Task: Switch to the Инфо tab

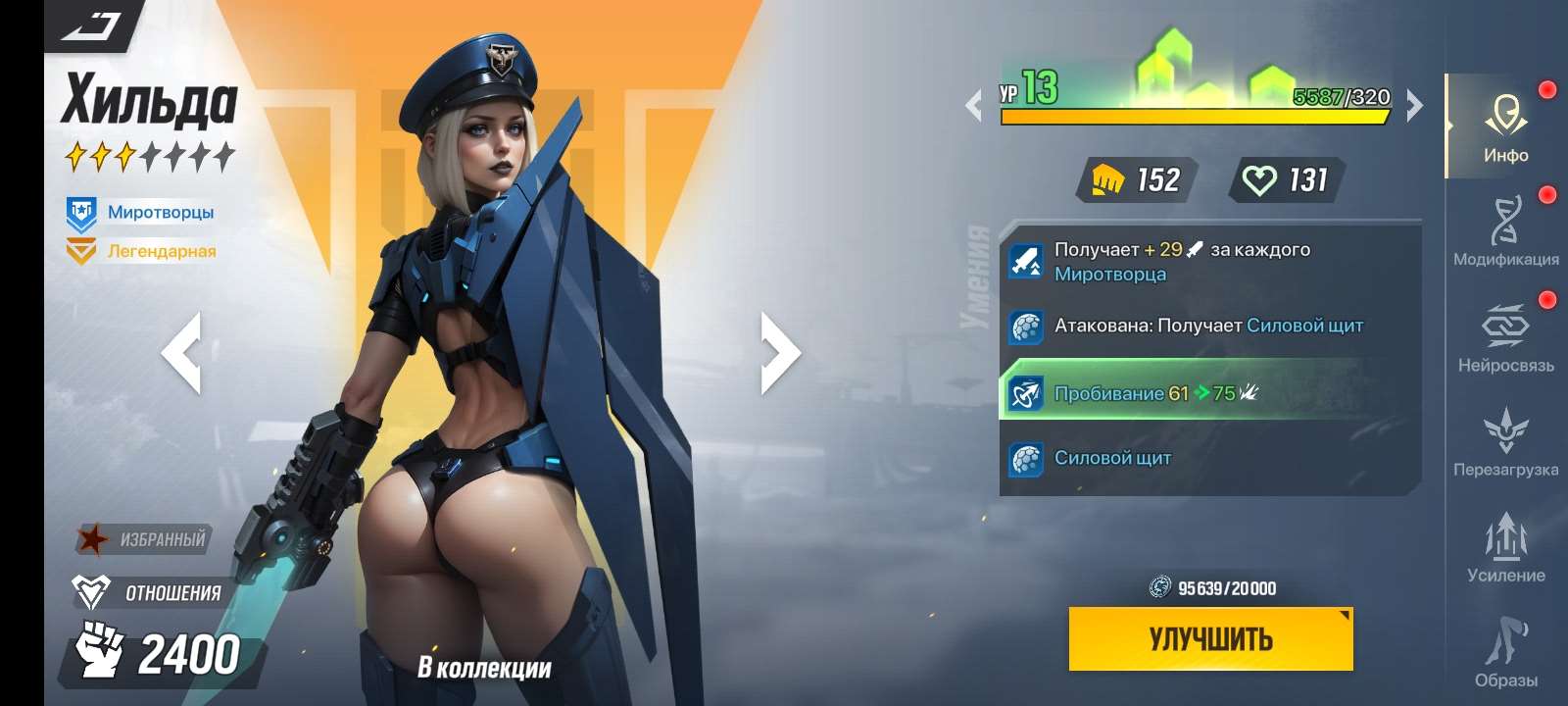Action: 1506,127
